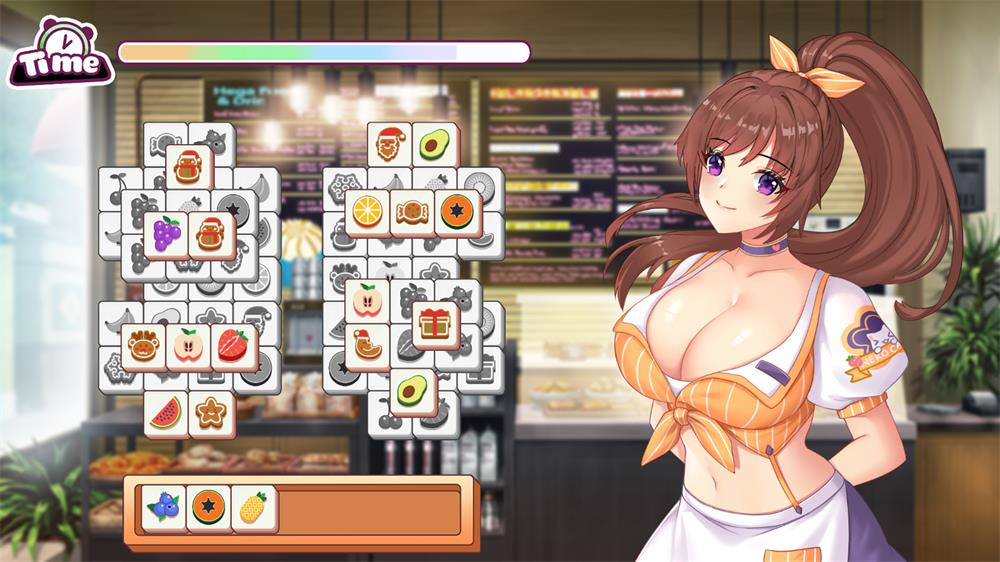Image resolution: width=1000 pixels, height=562 pixels.
Task: Select the orange slice tile
Action: (368, 213)
